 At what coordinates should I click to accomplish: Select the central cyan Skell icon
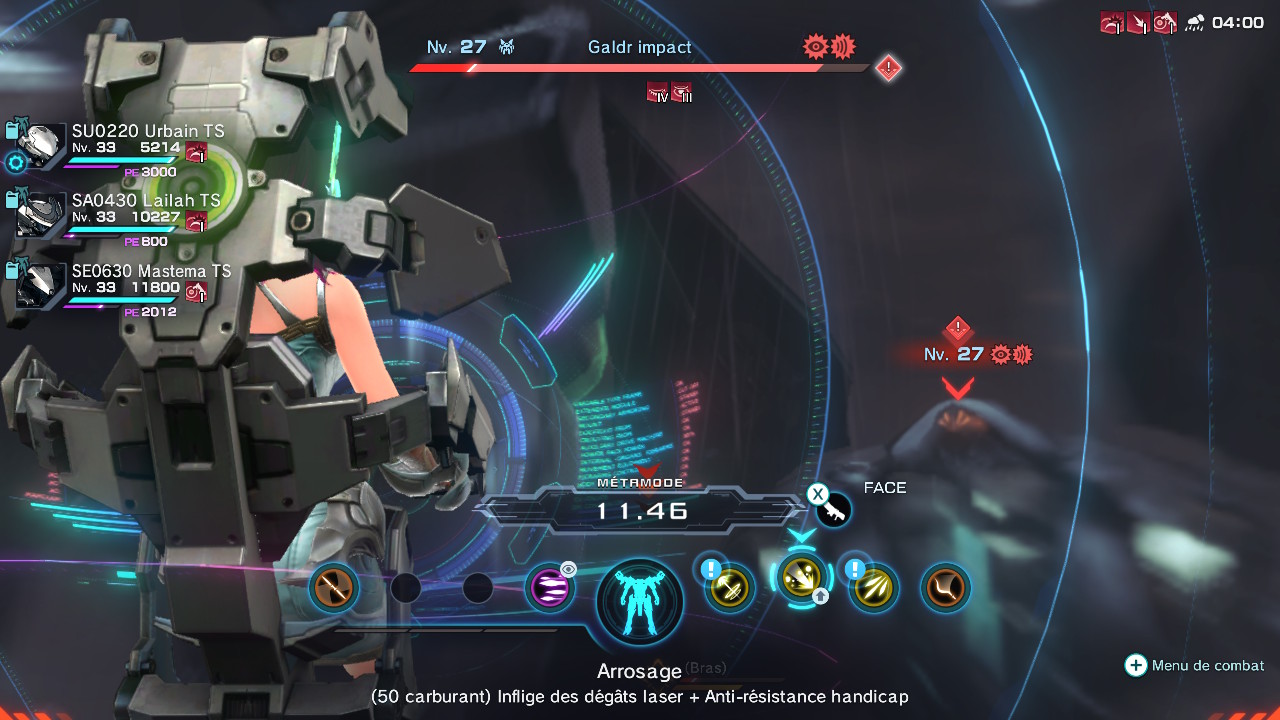click(x=640, y=603)
